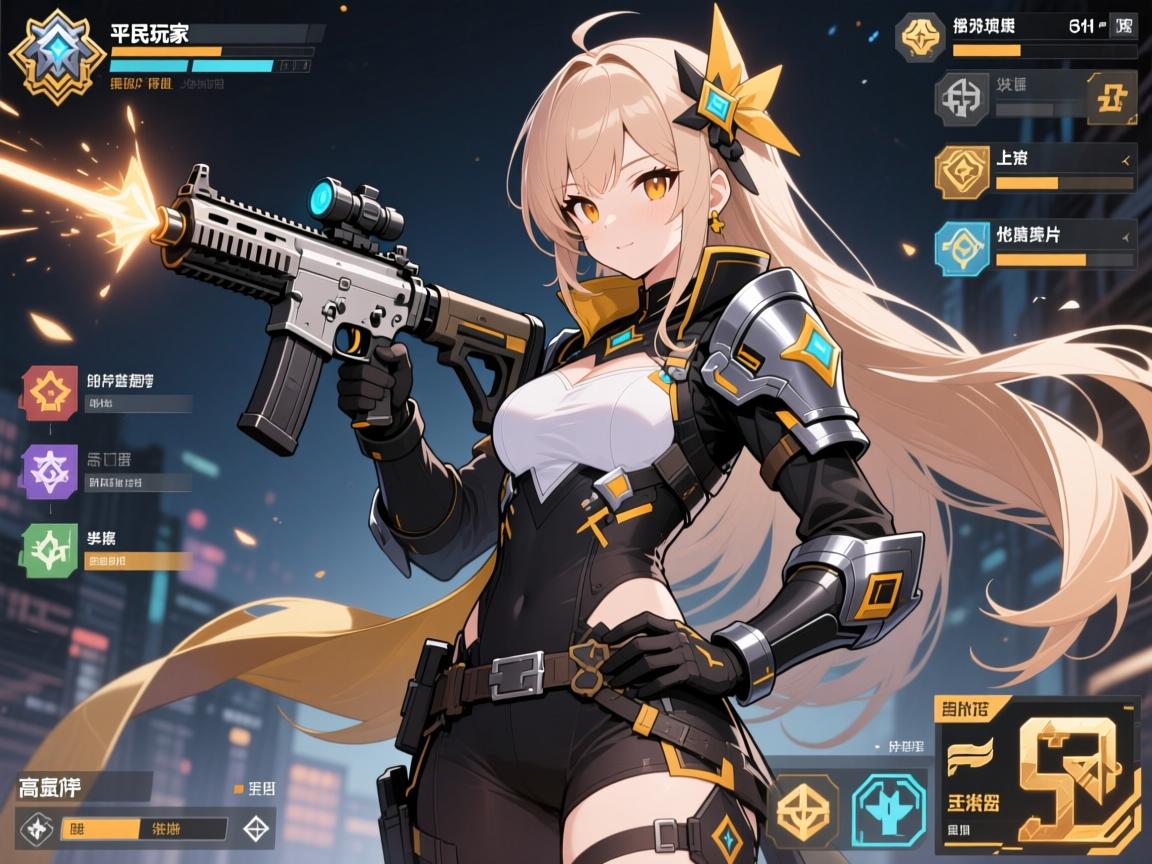Click the diamond icon left of bottom bar
Screen dimensions: 1152x864
38,828
